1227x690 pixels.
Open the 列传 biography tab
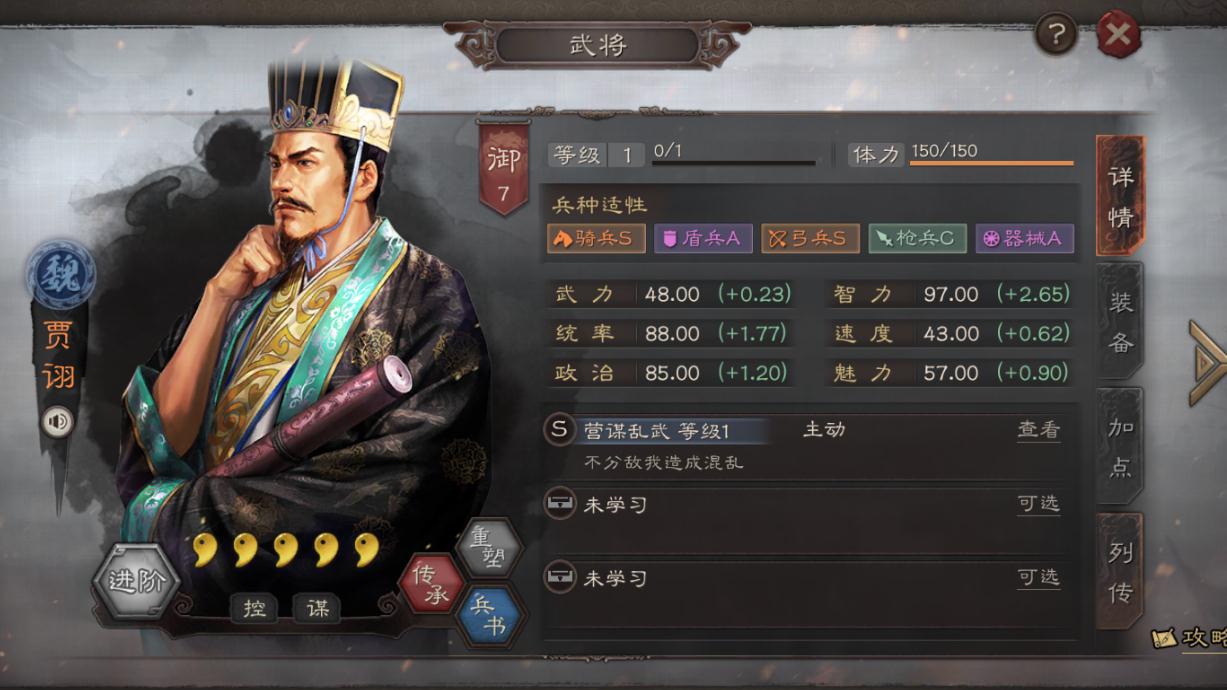pos(1120,572)
